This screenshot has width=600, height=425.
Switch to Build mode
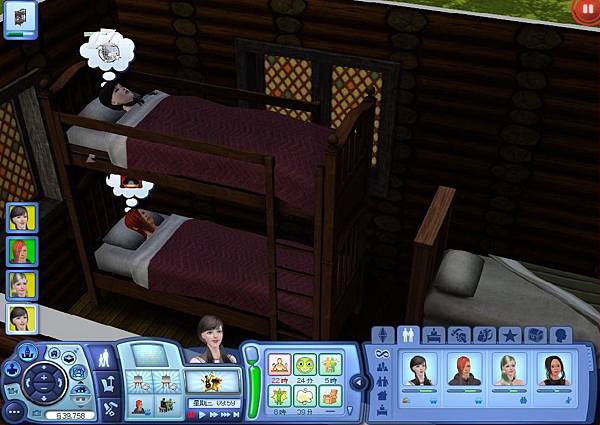coord(108,408)
